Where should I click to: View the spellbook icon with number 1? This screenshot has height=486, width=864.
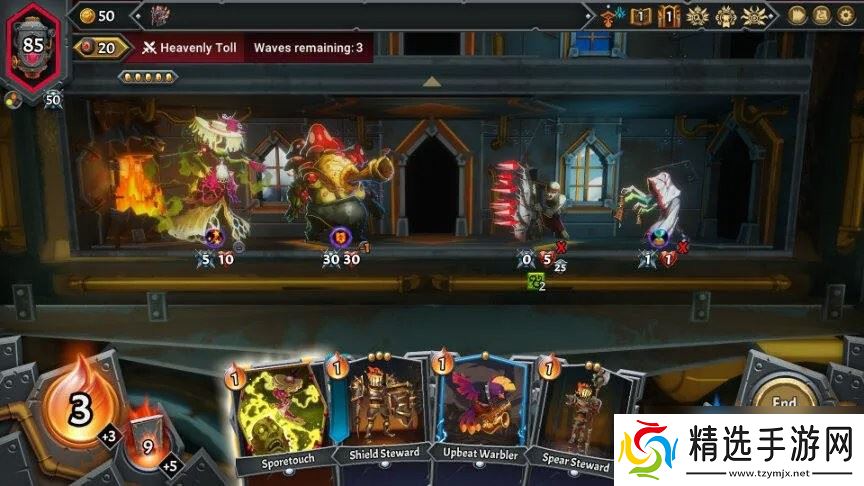[x=642, y=16]
